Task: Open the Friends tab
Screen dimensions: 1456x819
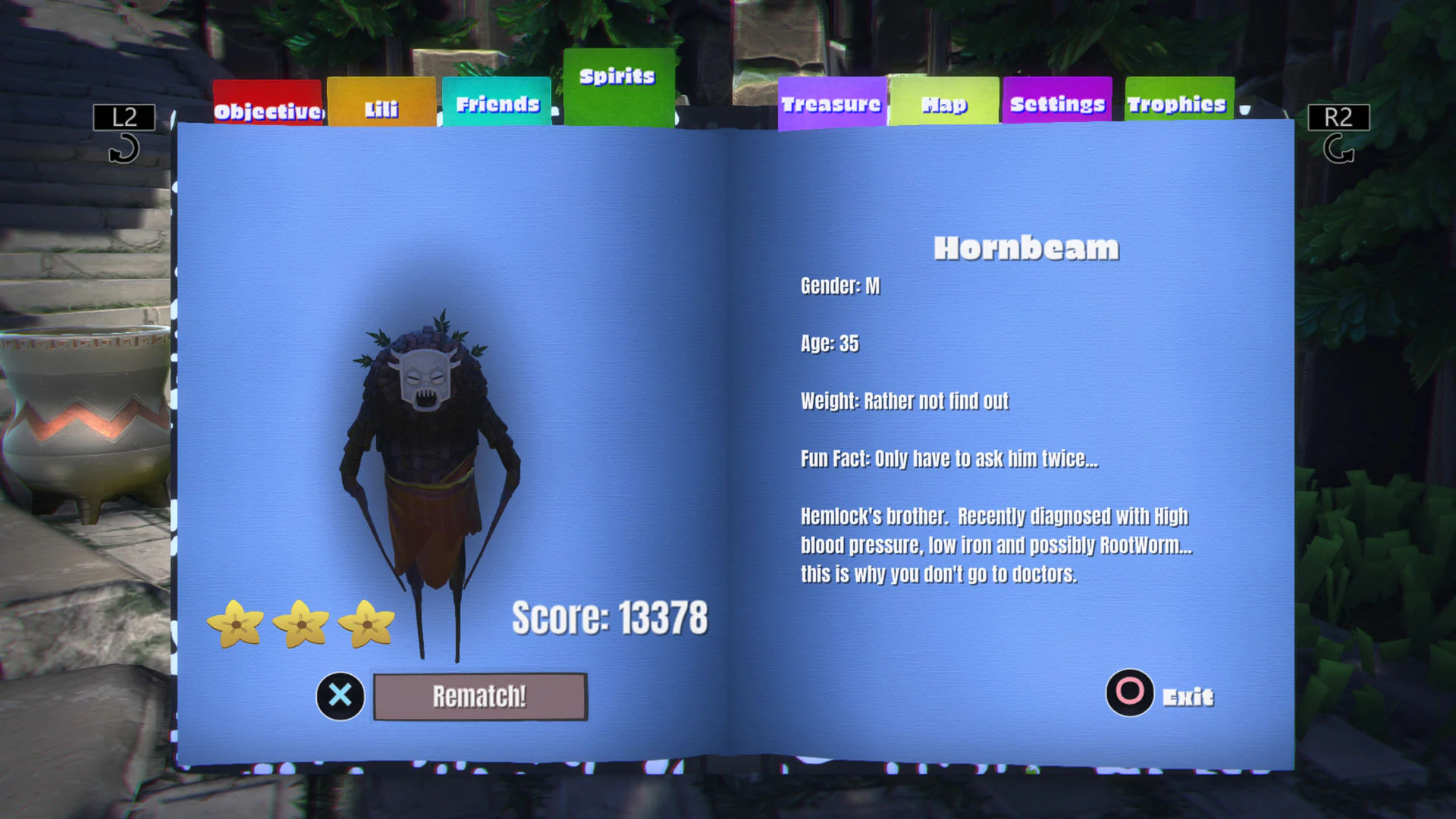Action: (x=496, y=104)
